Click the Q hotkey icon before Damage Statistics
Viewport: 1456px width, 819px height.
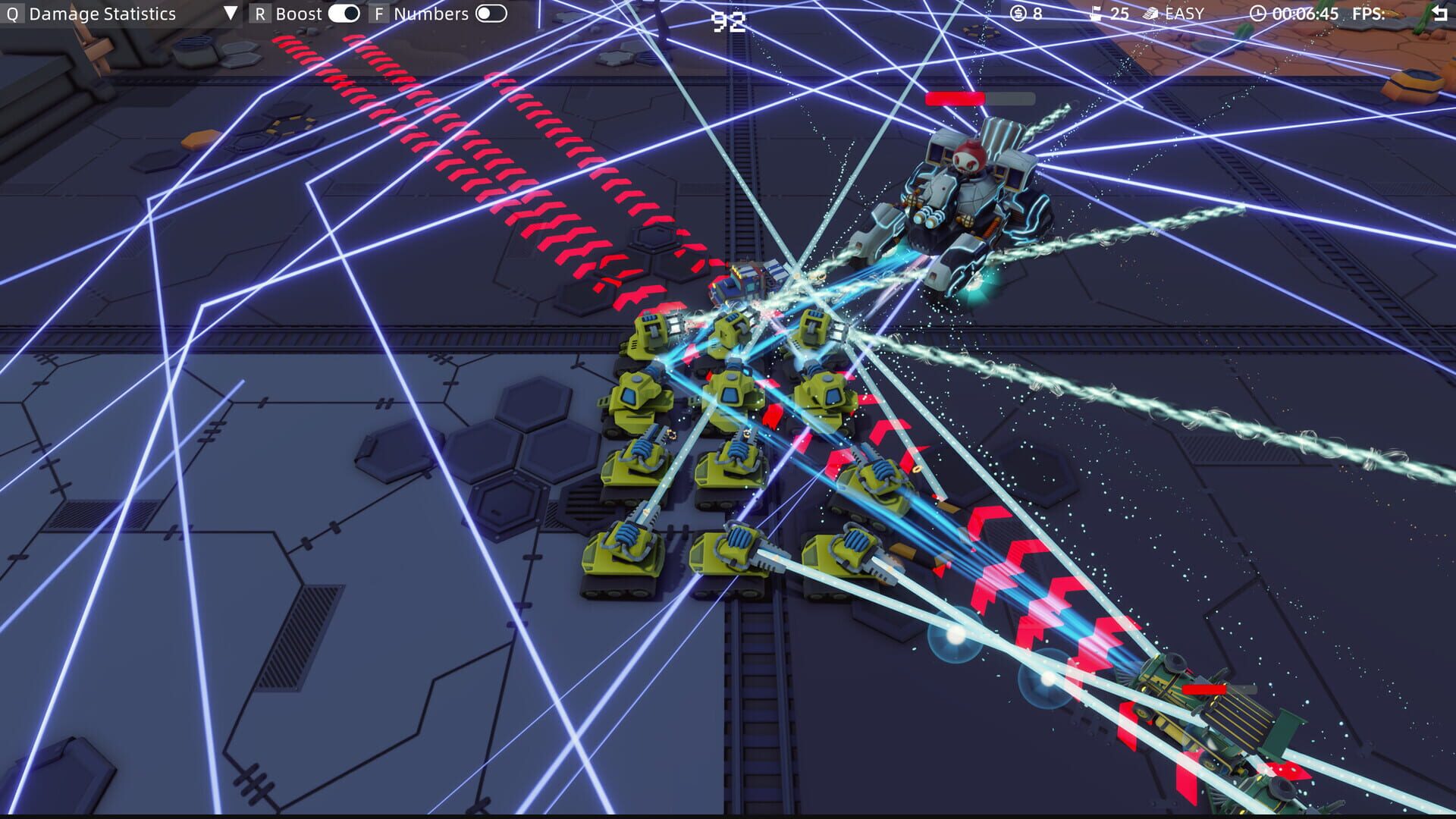(x=12, y=13)
